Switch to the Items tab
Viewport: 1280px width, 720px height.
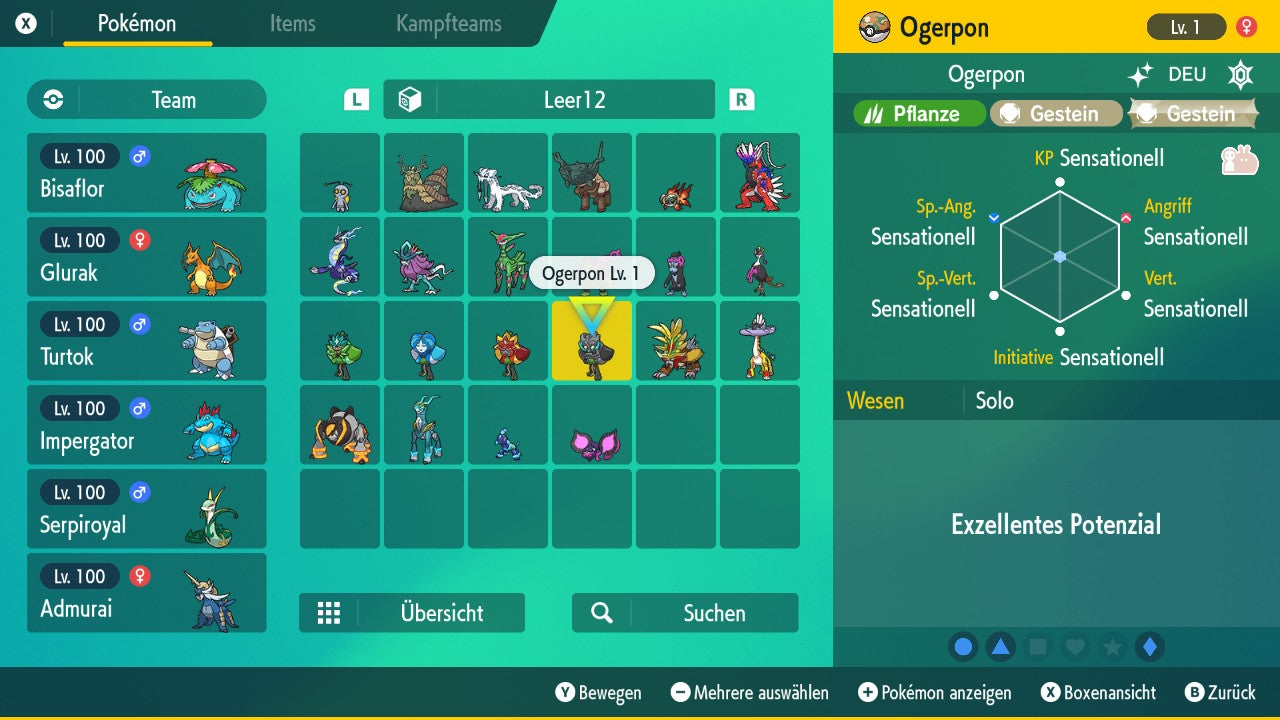point(292,24)
